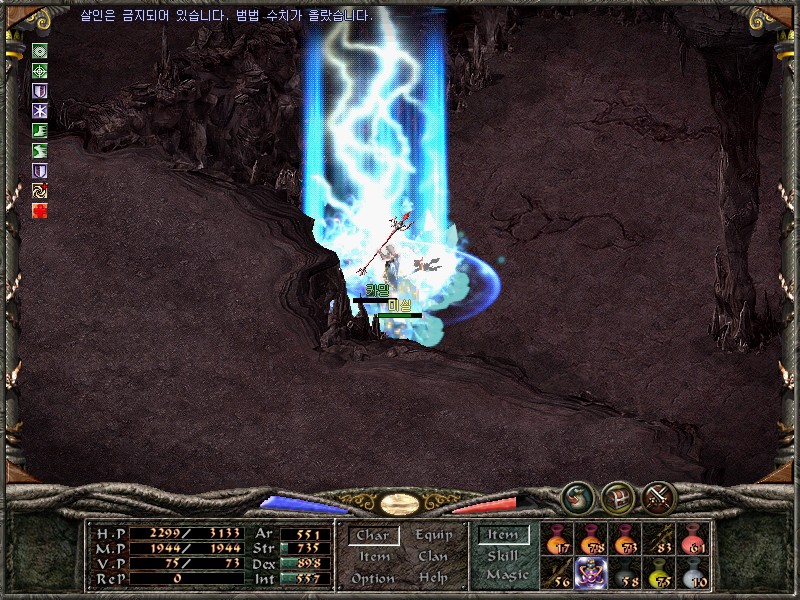The height and width of the screenshot is (600, 800).
Task: Use the yellow potion with count 75
Action: coord(659,573)
